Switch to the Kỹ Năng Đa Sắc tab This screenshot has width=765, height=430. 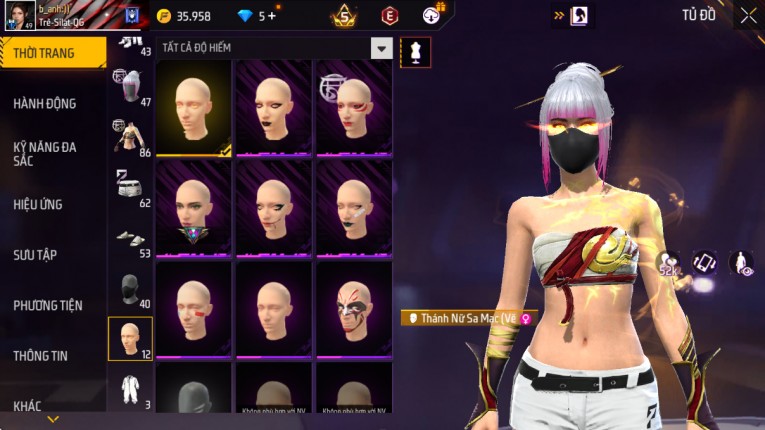[45, 153]
